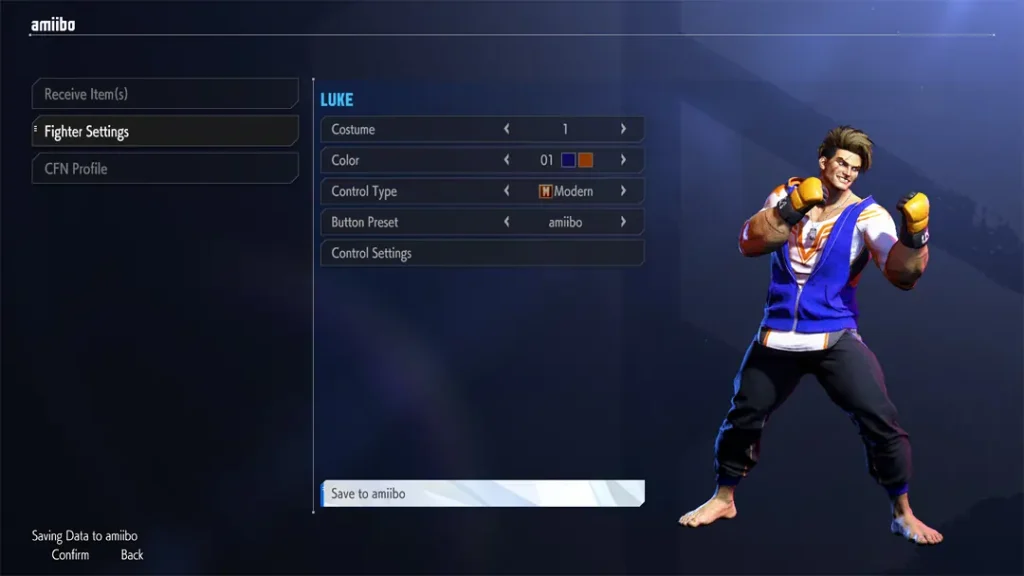Click the left arrow on the Costume row

[x=507, y=129]
